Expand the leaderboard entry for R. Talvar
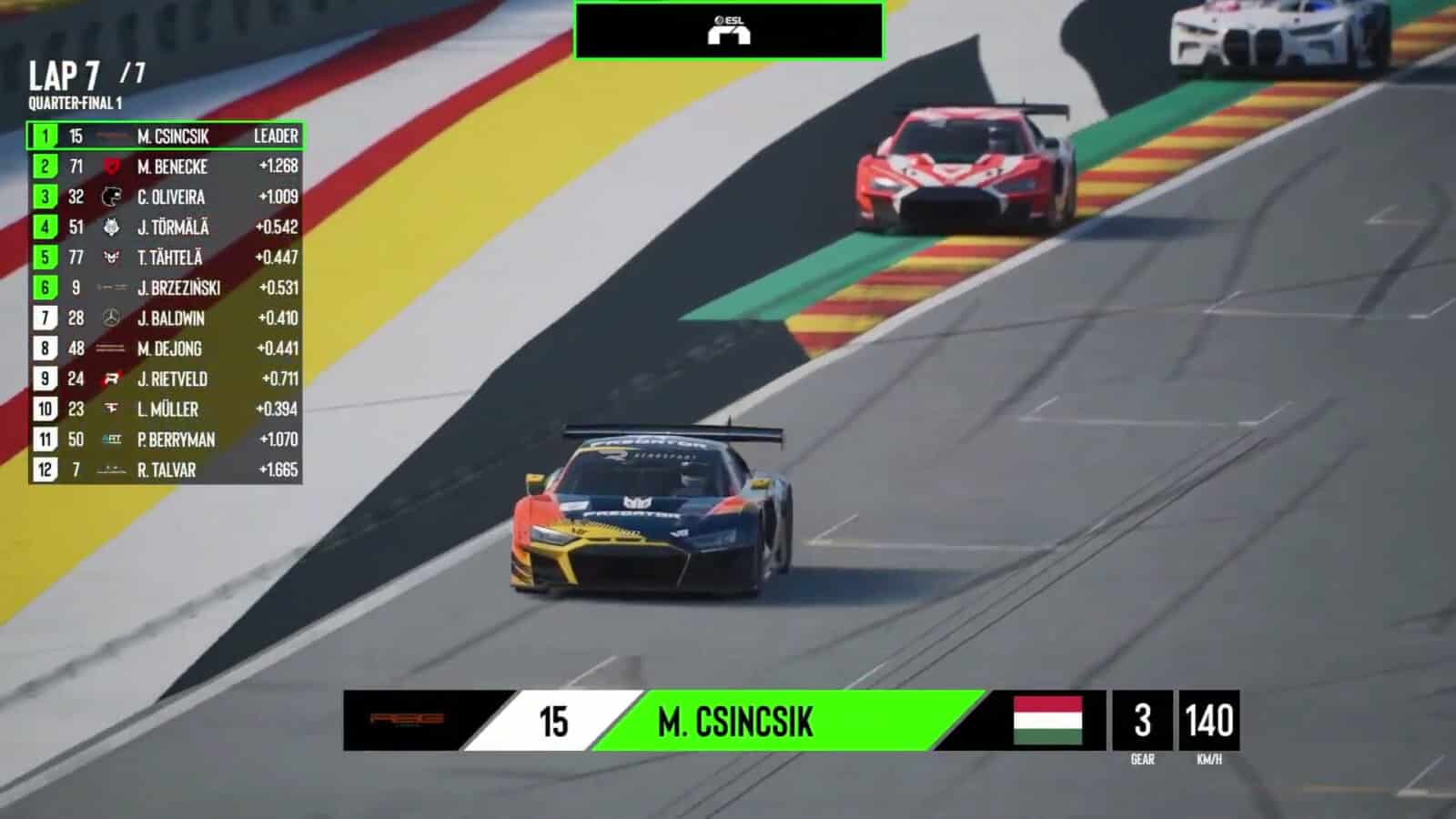Screen dimensions: 1456x819 (x=168, y=470)
